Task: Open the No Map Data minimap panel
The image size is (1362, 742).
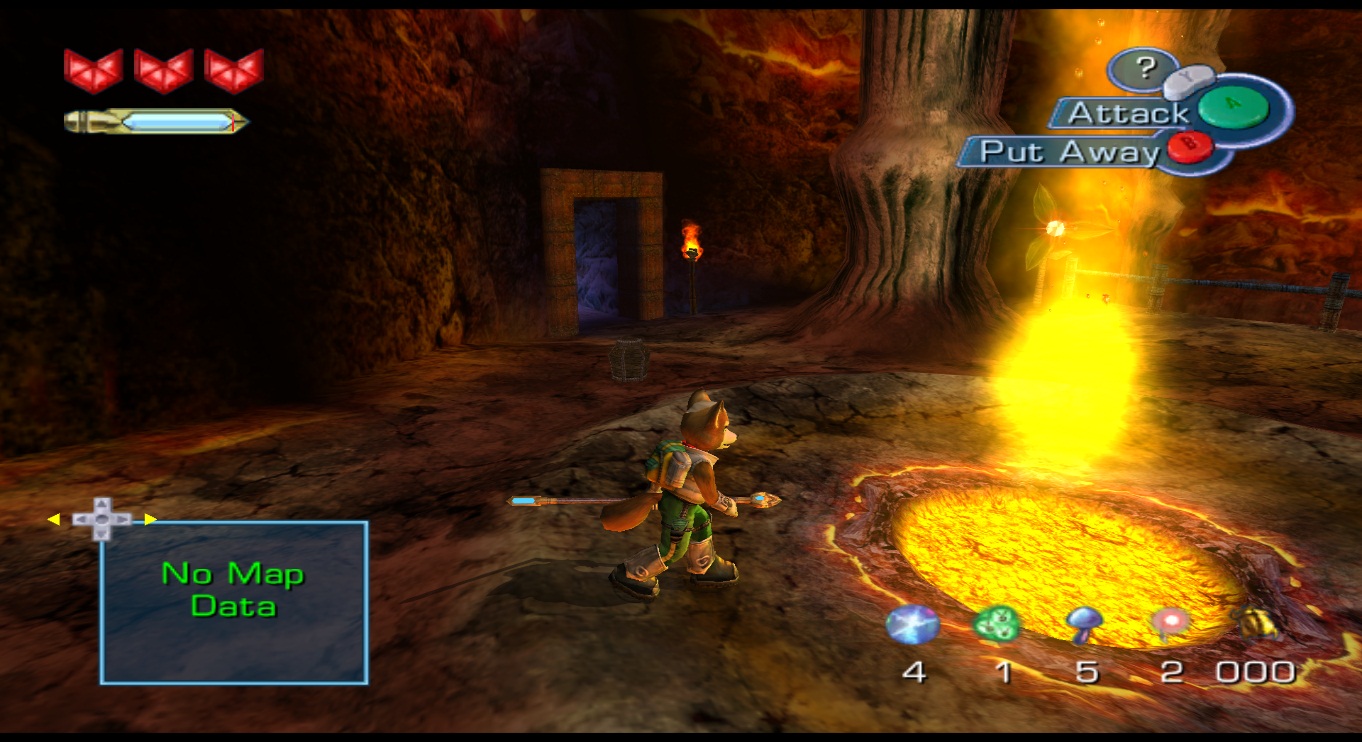Action: point(234,602)
